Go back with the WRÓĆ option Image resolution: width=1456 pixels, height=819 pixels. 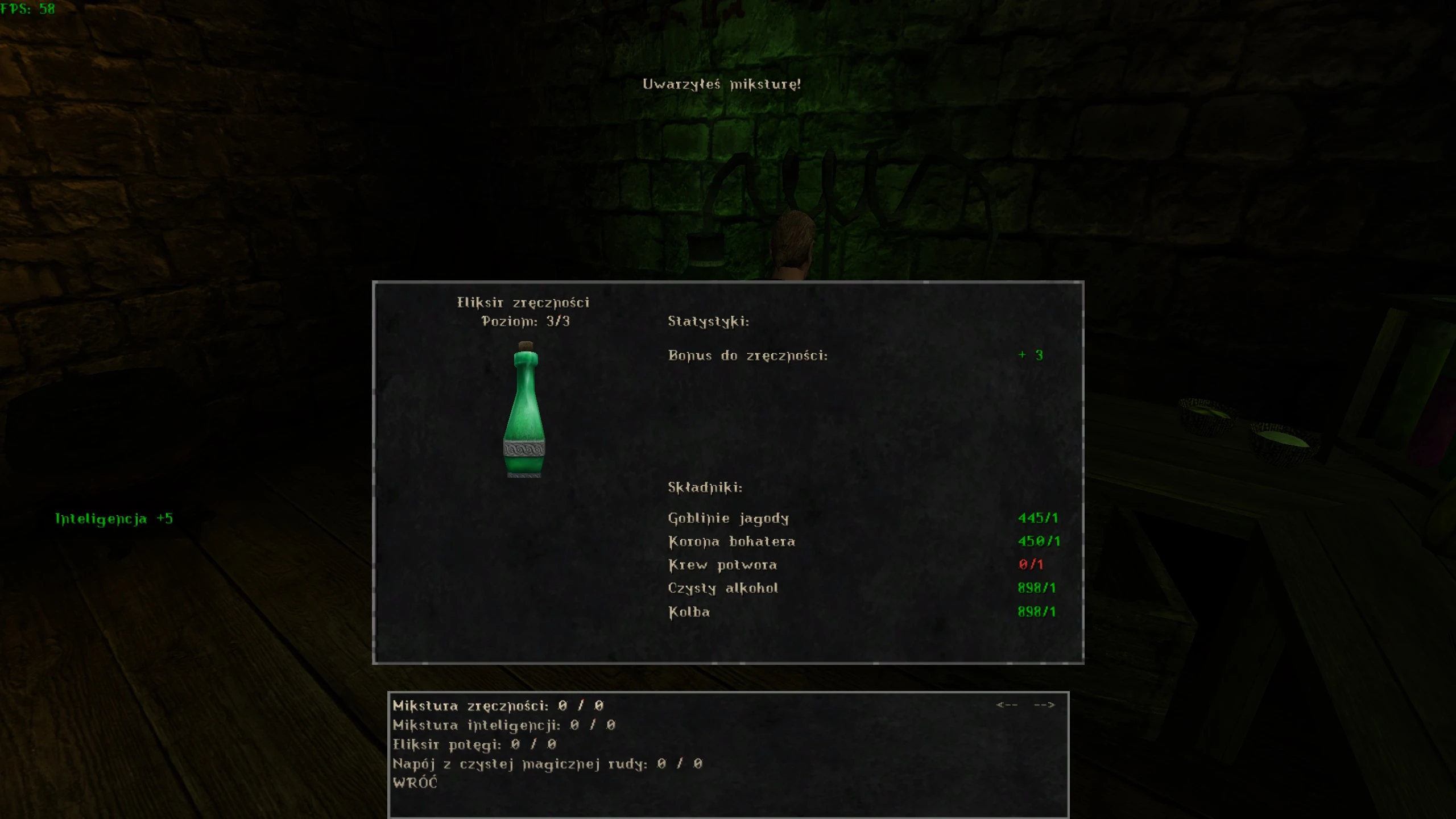point(415,783)
